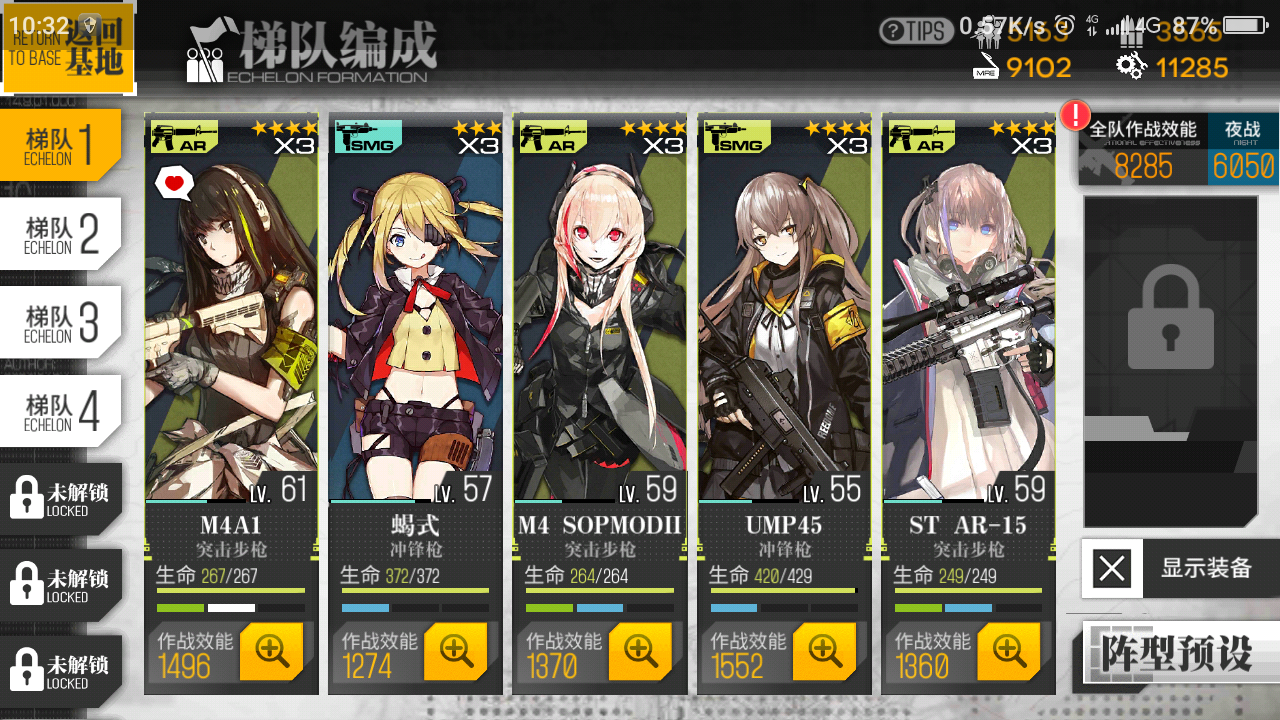Click the parts gear resource icon
The width and height of the screenshot is (1280, 720).
[x=1131, y=67]
